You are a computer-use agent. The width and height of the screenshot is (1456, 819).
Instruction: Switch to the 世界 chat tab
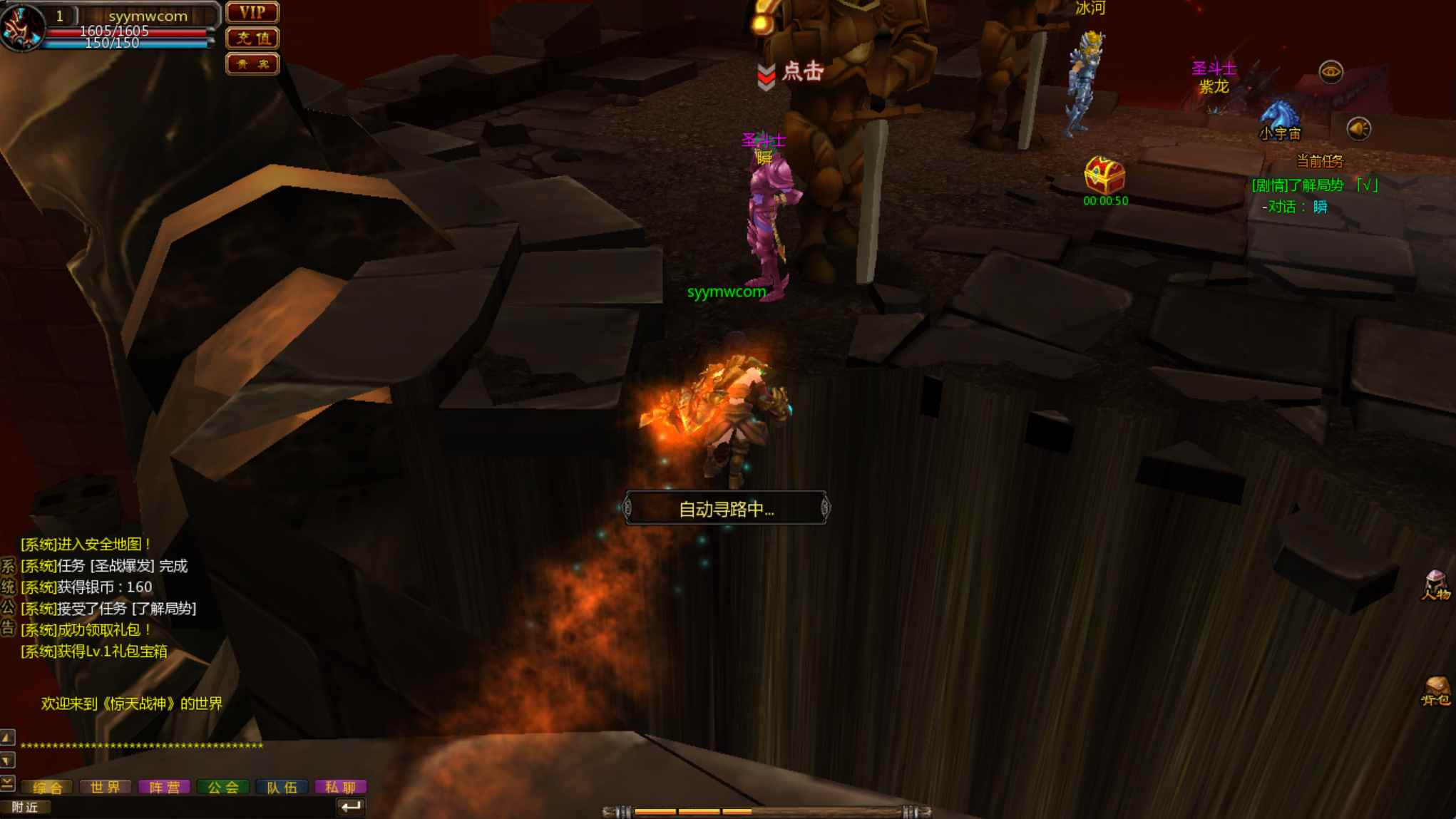(x=106, y=787)
